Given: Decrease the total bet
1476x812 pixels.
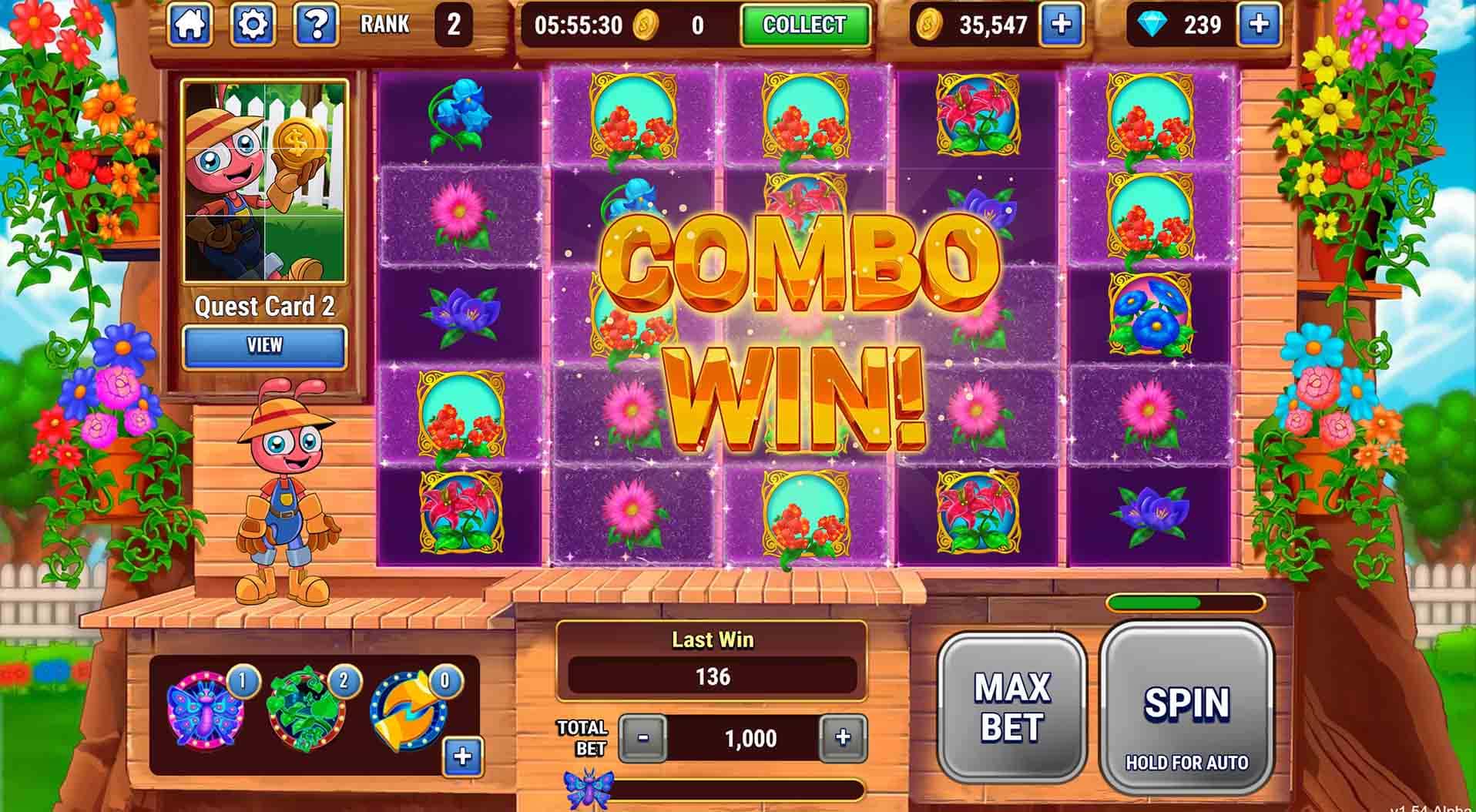Looking at the screenshot, I should 642,738.
